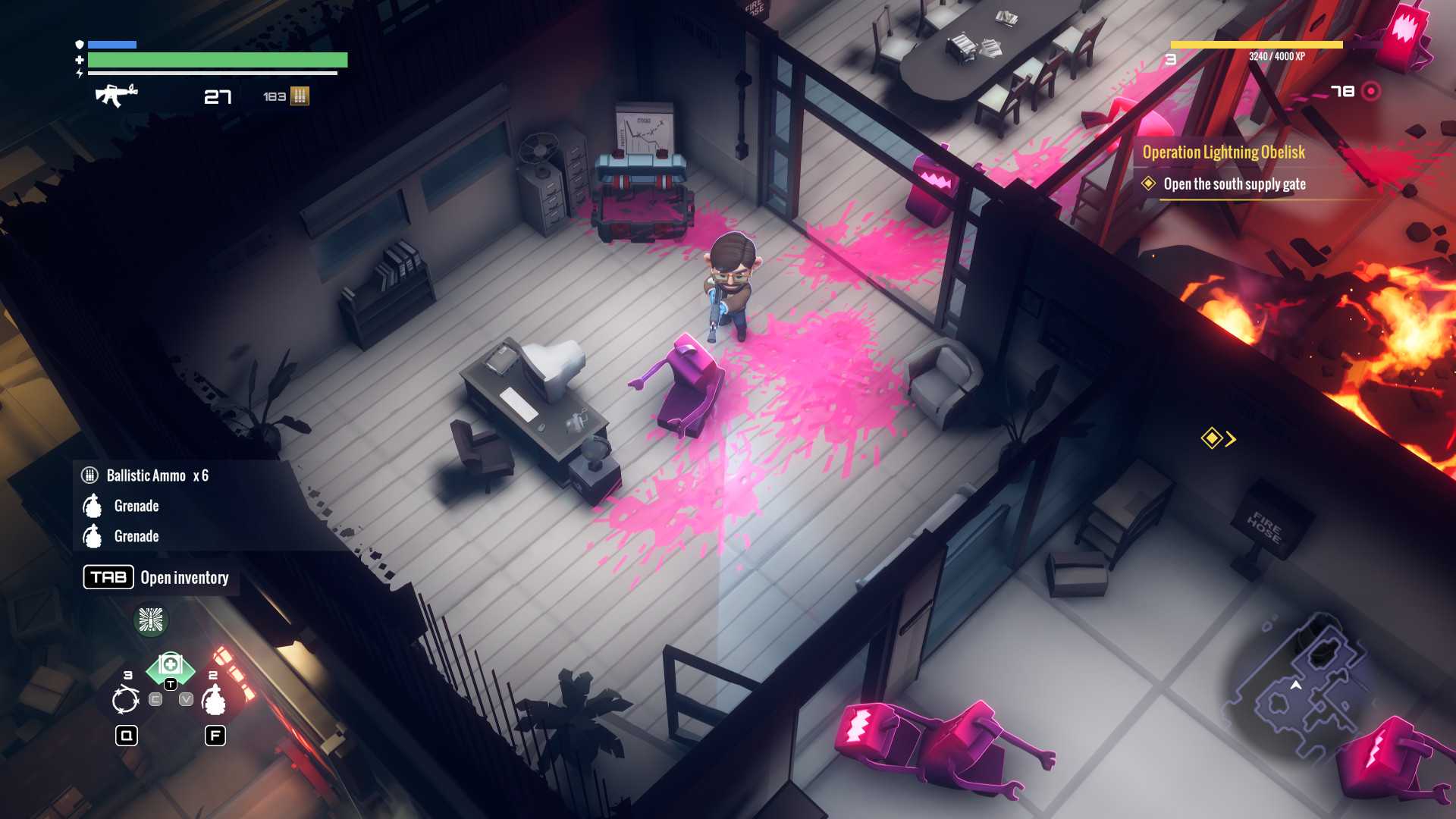Activate the grenade ability bound to F

[215, 701]
